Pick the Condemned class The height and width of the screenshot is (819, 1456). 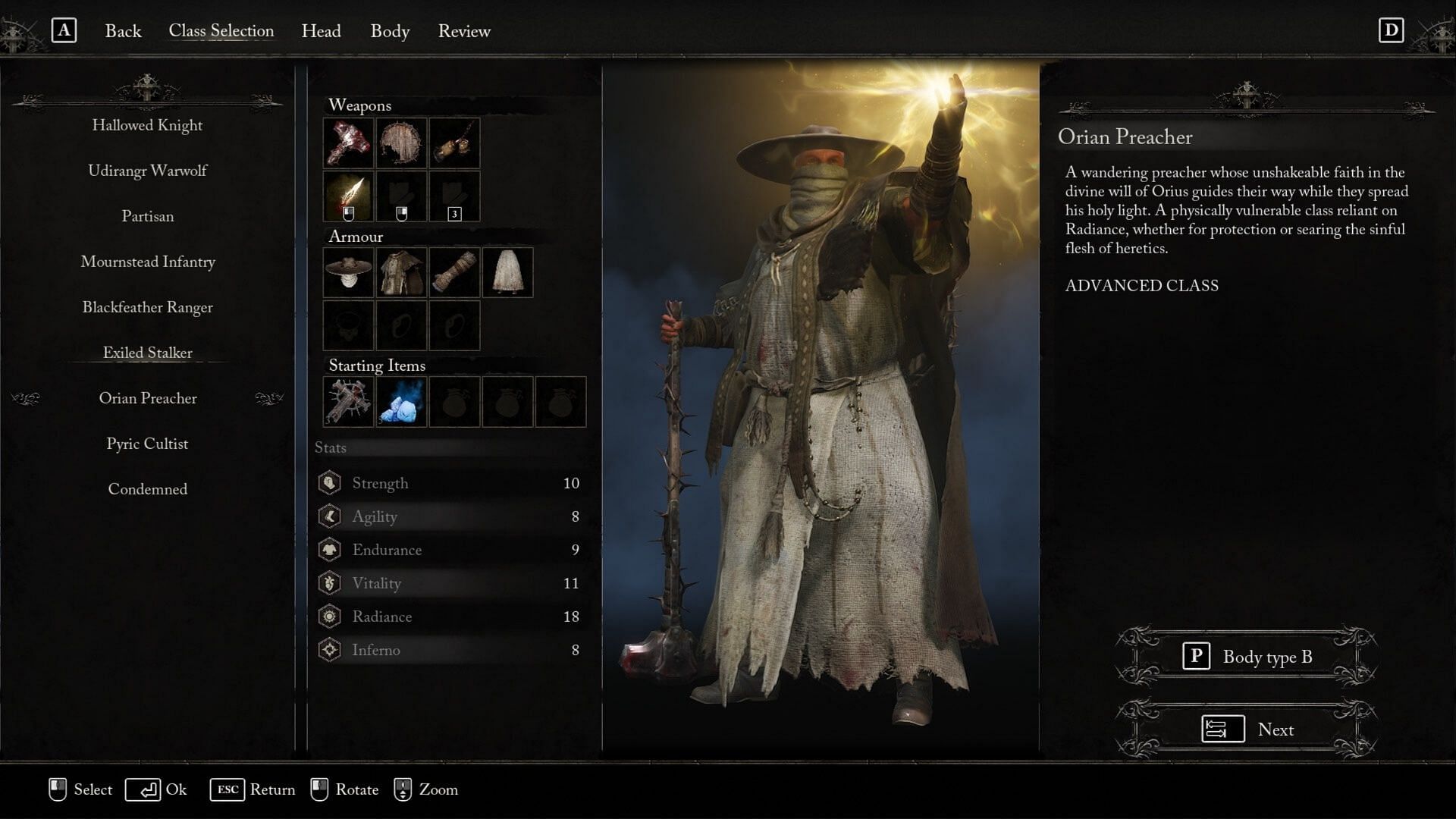pos(147,489)
